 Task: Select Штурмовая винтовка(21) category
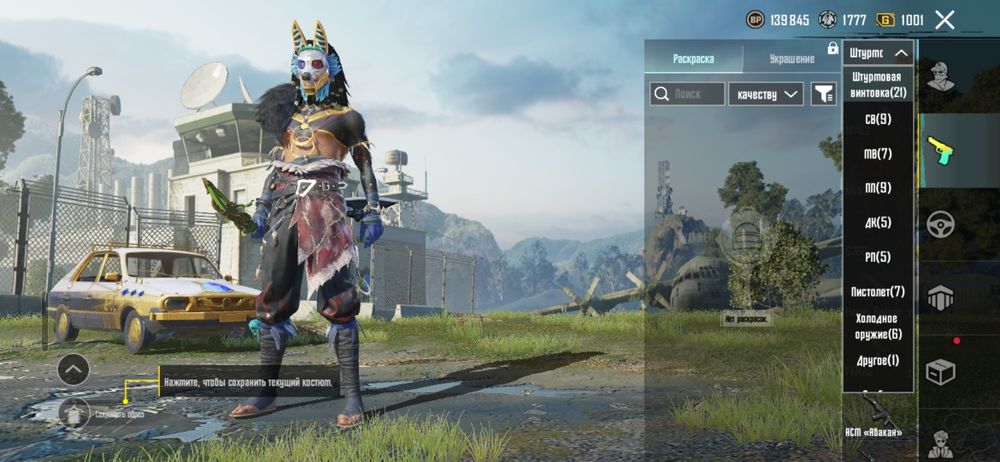(x=877, y=85)
